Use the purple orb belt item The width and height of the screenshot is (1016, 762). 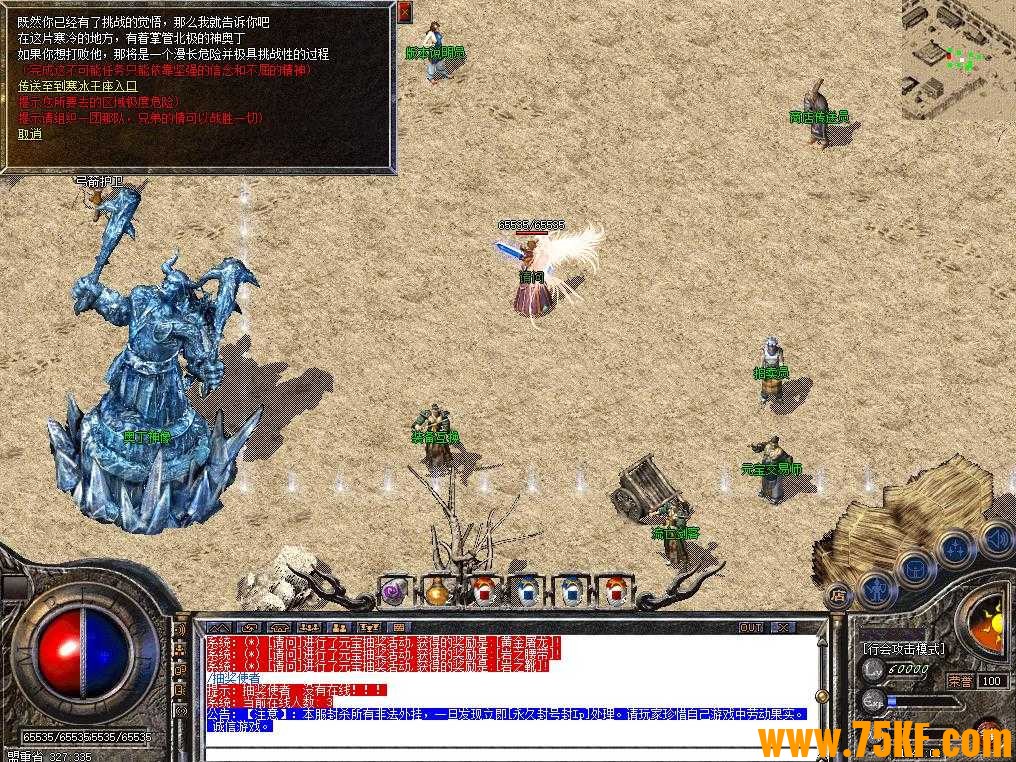pyautogui.click(x=394, y=592)
